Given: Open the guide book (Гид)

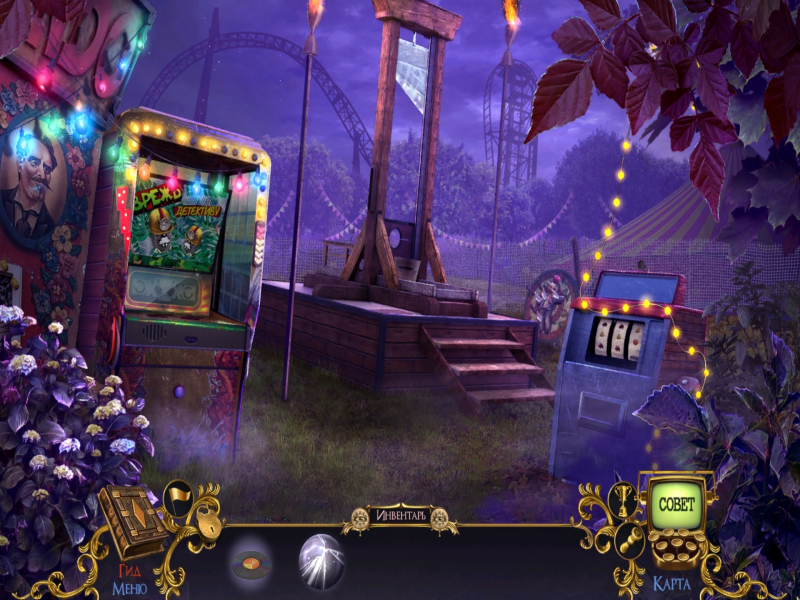Looking at the screenshot, I should tap(131, 522).
